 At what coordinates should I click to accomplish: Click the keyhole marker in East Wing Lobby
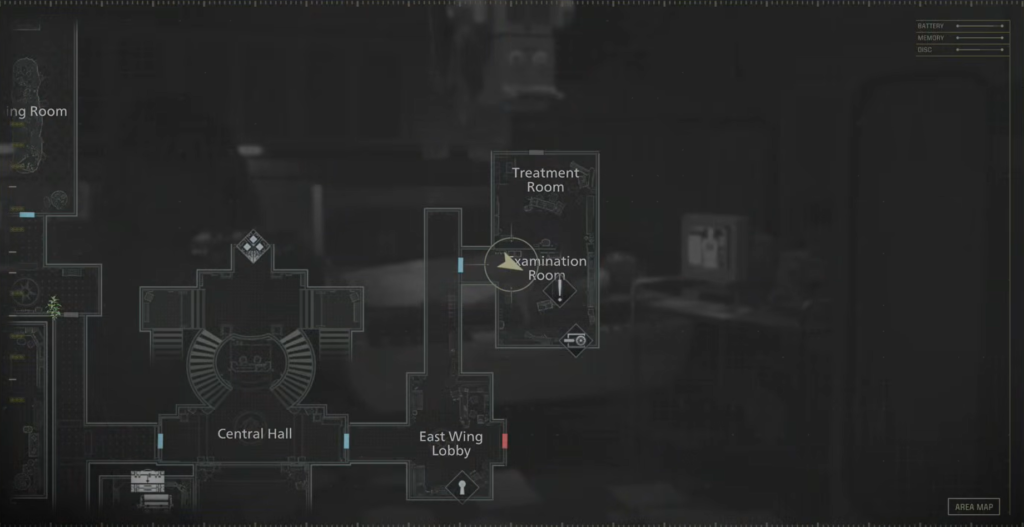pos(461,487)
